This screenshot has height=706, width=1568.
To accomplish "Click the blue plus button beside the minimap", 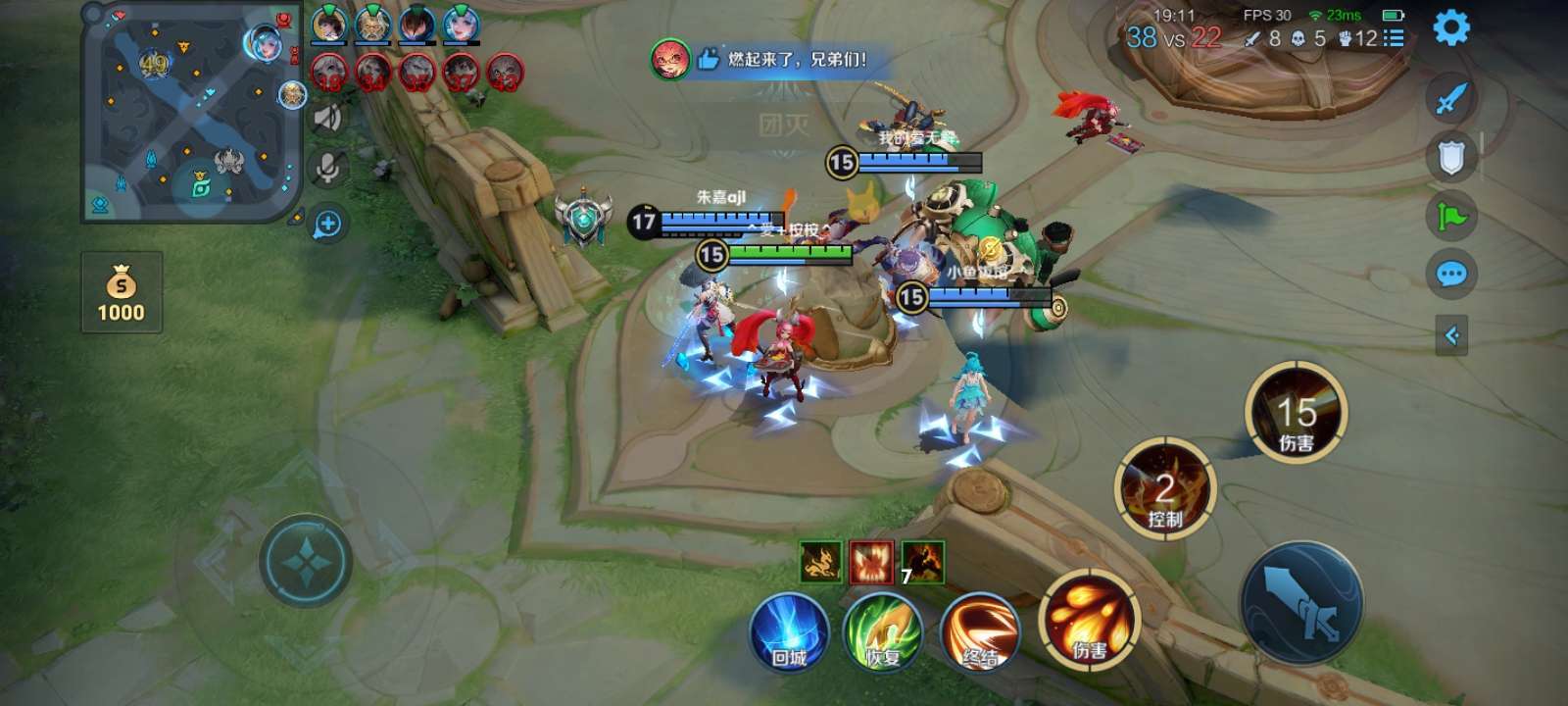I will tap(327, 225).
